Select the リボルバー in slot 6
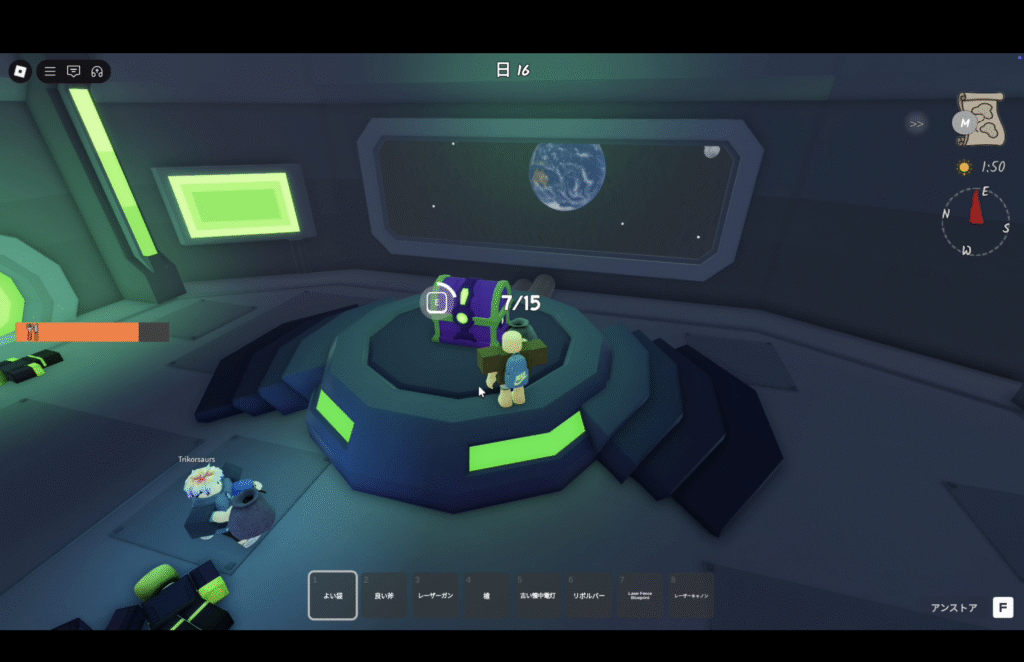 [590, 595]
